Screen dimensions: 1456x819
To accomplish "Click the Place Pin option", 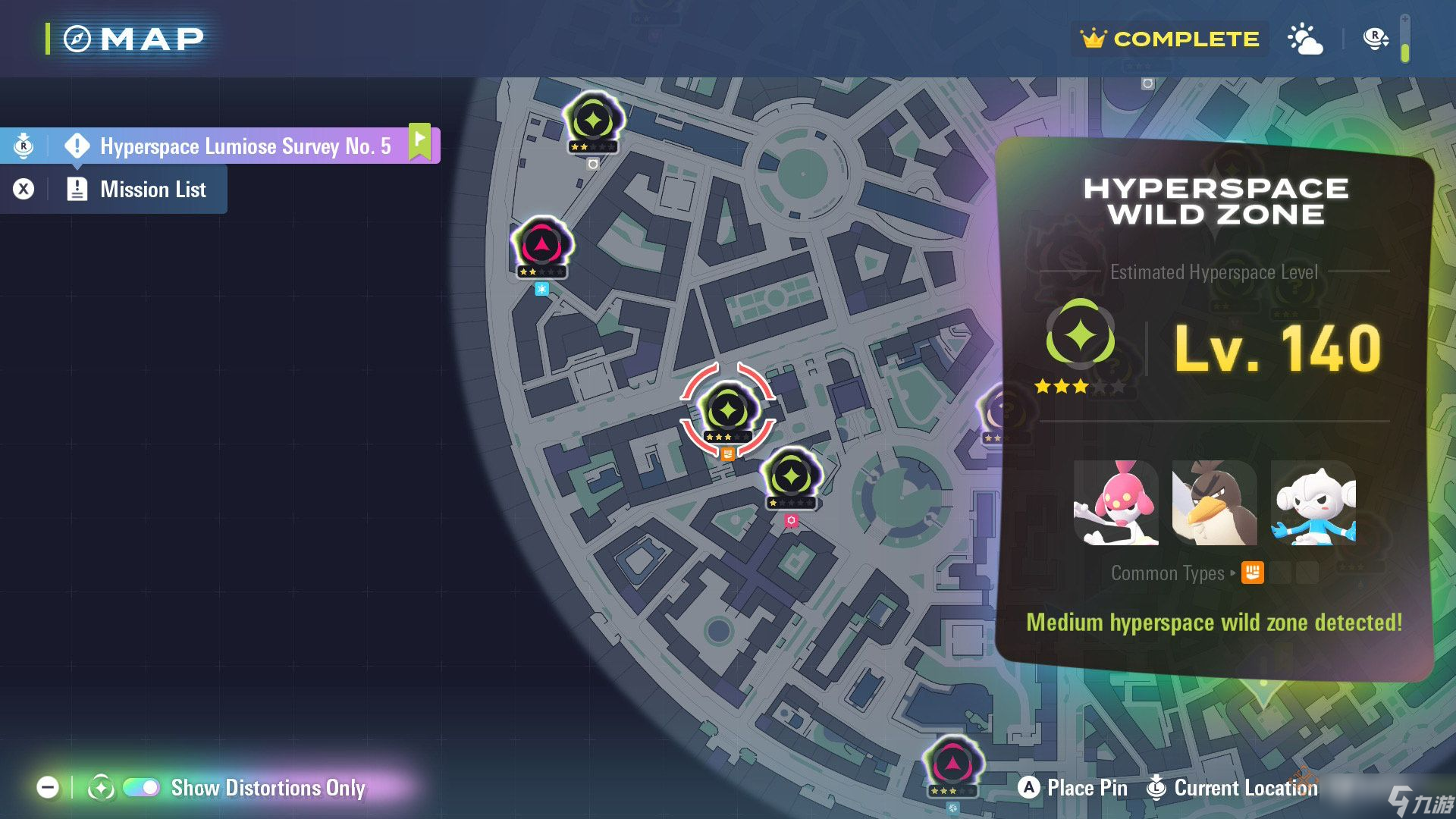I will pyautogui.click(x=1072, y=788).
